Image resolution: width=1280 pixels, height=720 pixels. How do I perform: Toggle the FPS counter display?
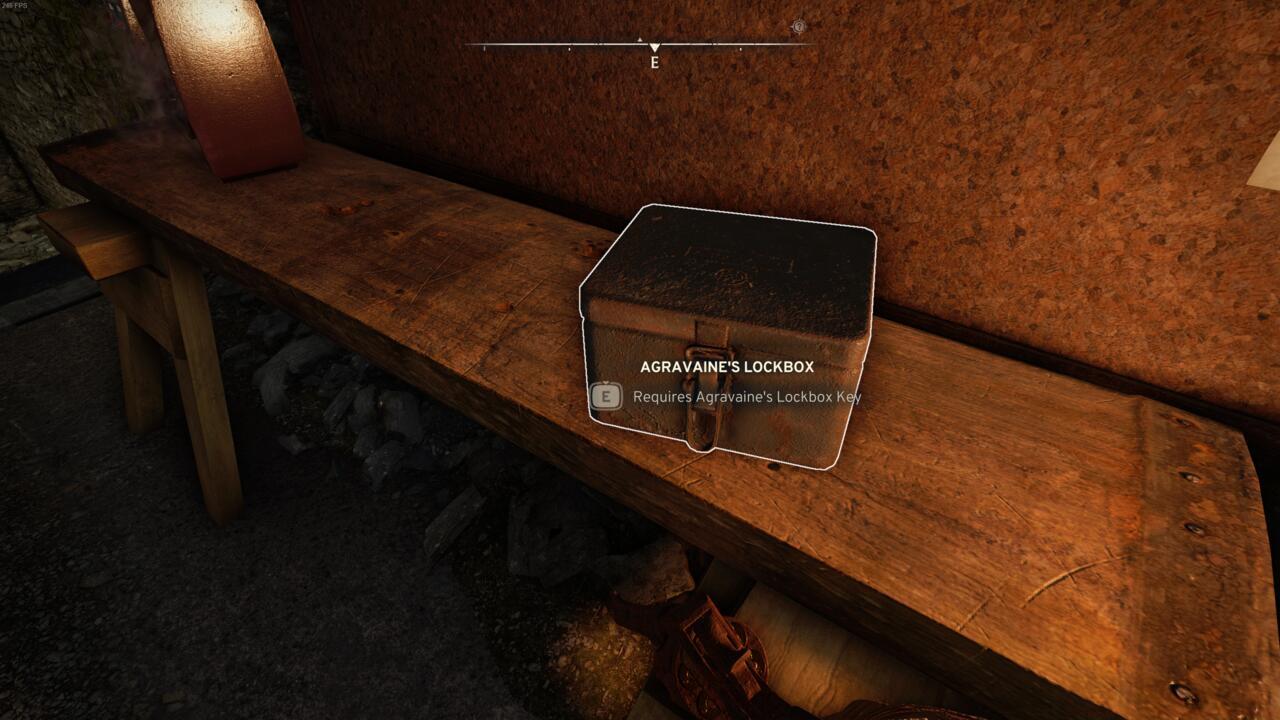[x=15, y=5]
